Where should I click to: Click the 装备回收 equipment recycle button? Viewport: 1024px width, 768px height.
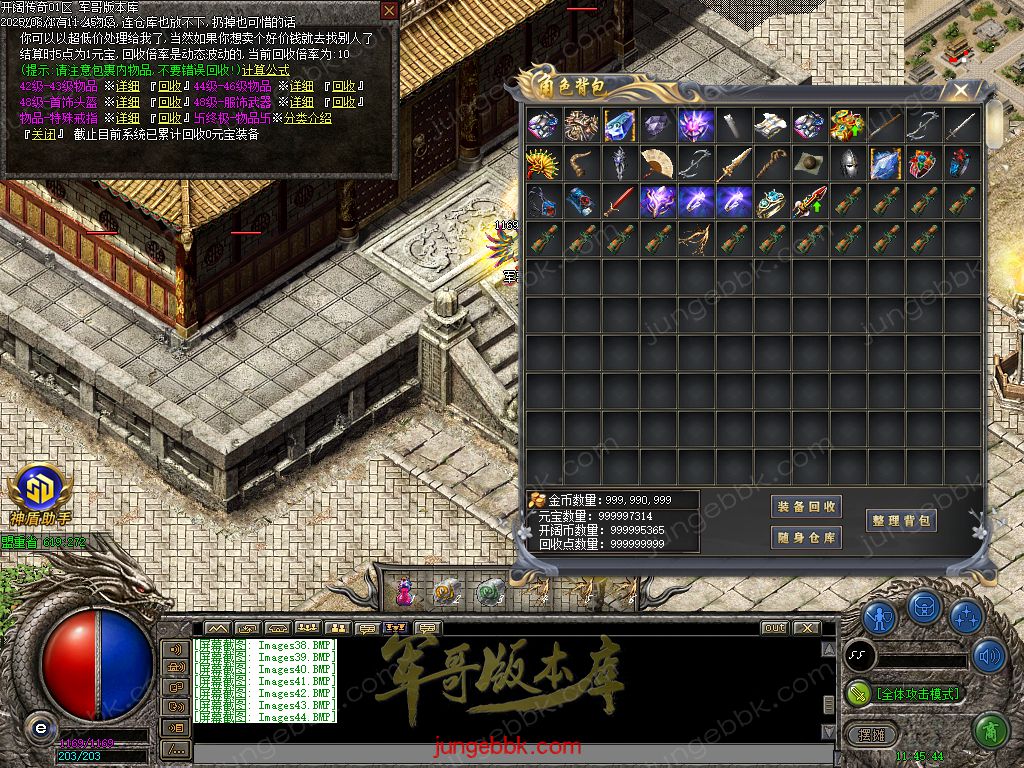tap(806, 507)
